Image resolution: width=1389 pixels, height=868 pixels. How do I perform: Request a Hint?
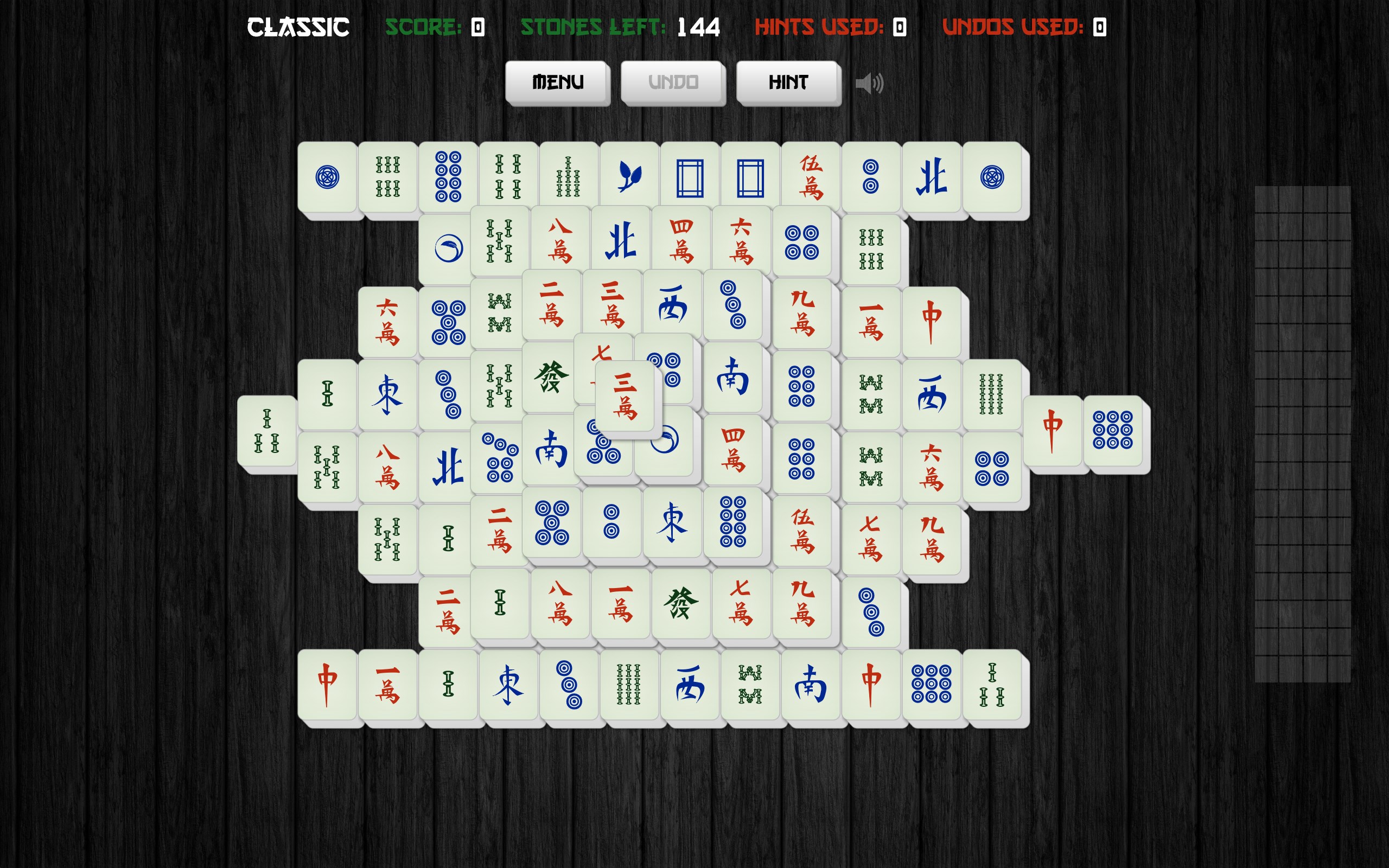[788, 81]
